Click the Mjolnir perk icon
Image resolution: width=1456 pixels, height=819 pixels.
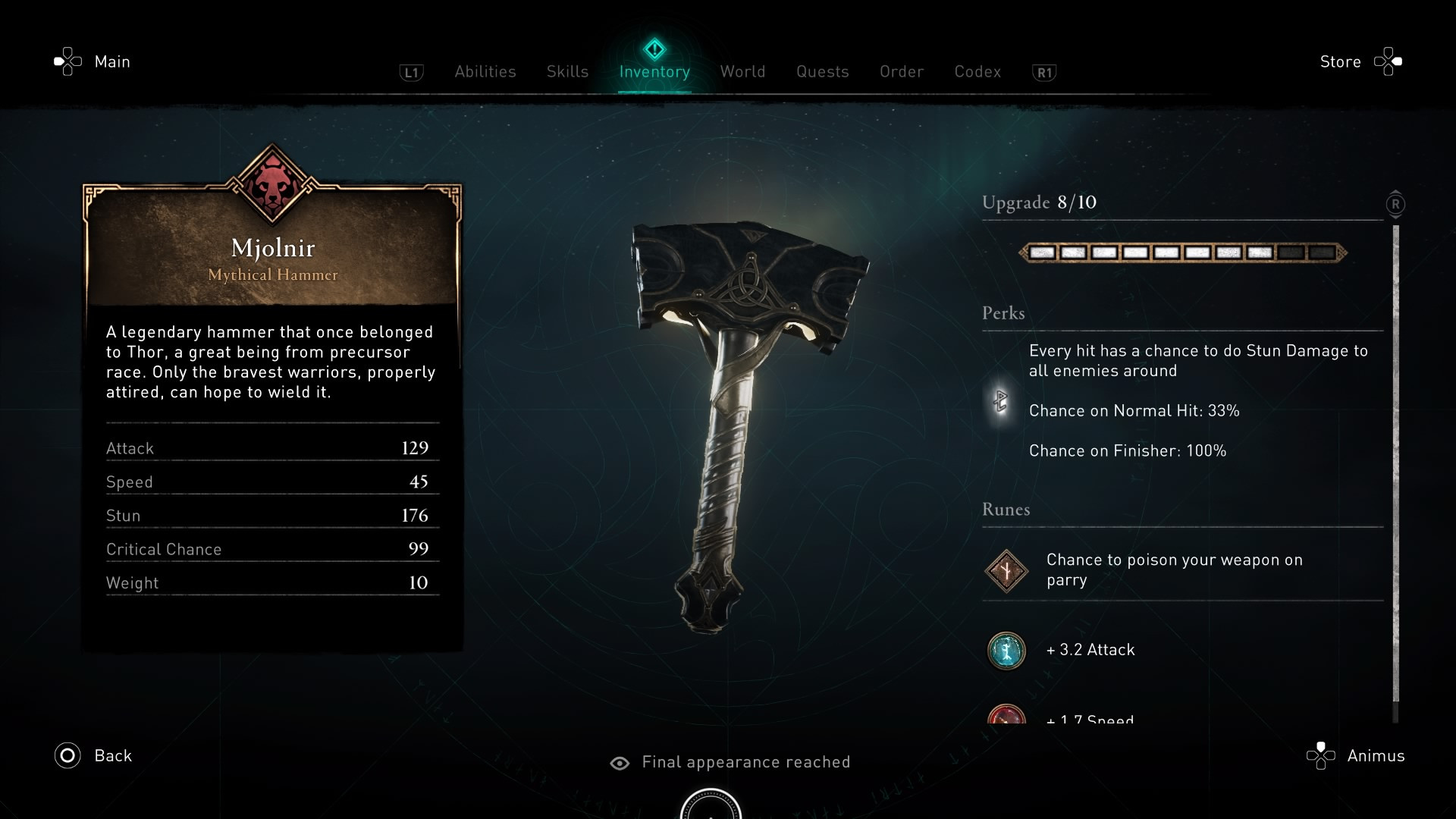tap(1000, 400)
